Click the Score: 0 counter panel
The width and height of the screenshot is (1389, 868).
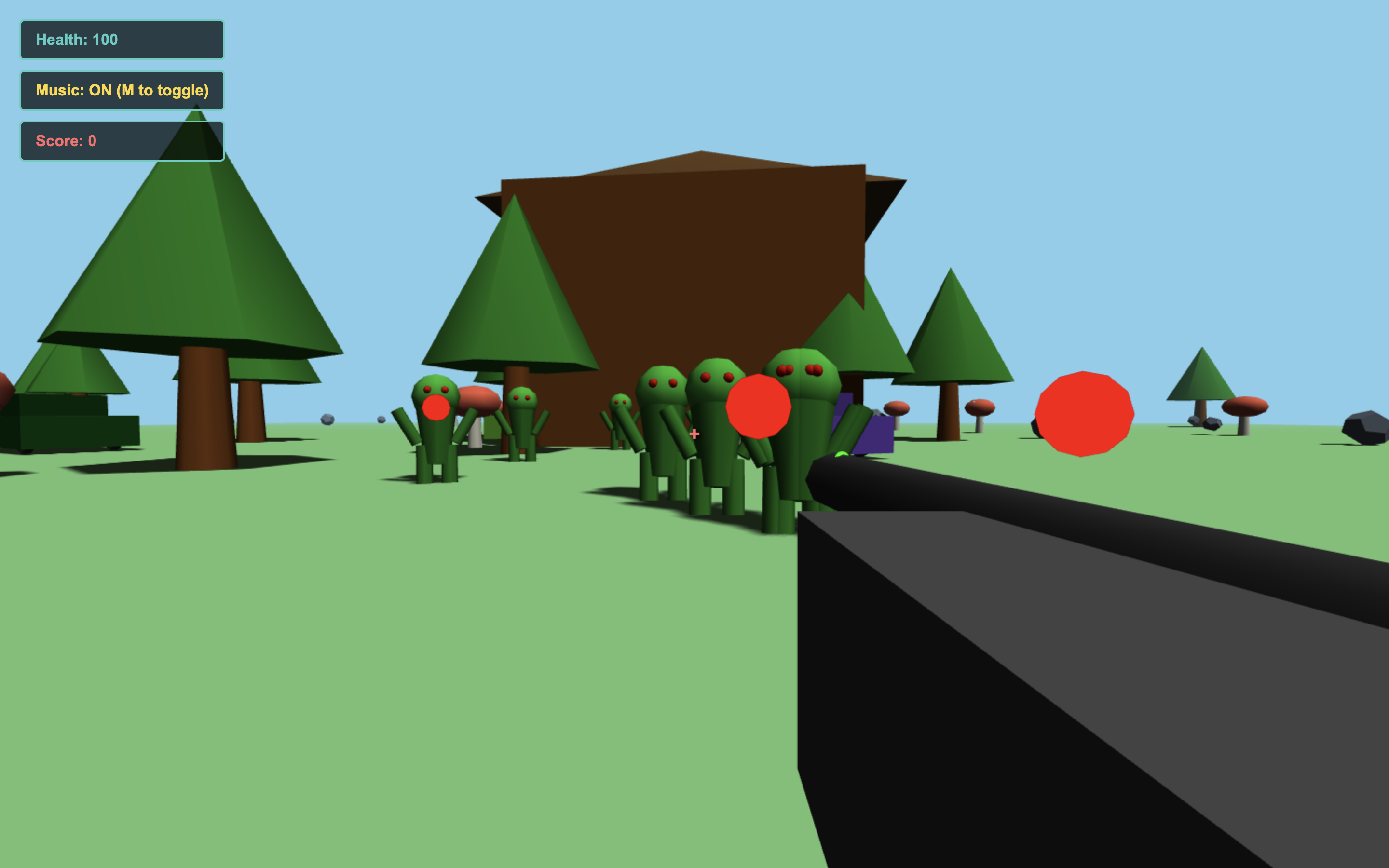tap(122, 141)
